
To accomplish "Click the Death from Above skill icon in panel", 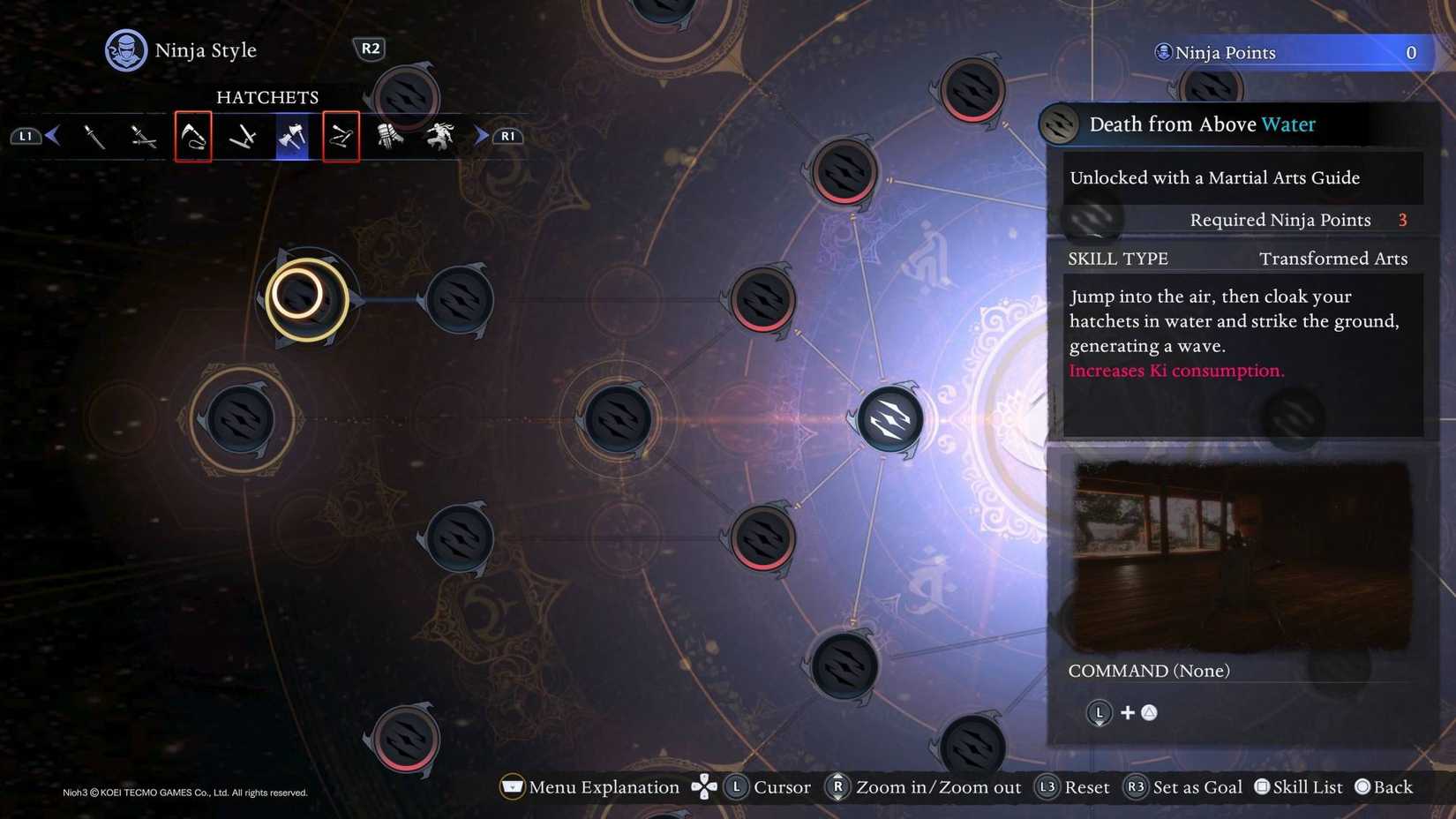I will point(1057,124).
